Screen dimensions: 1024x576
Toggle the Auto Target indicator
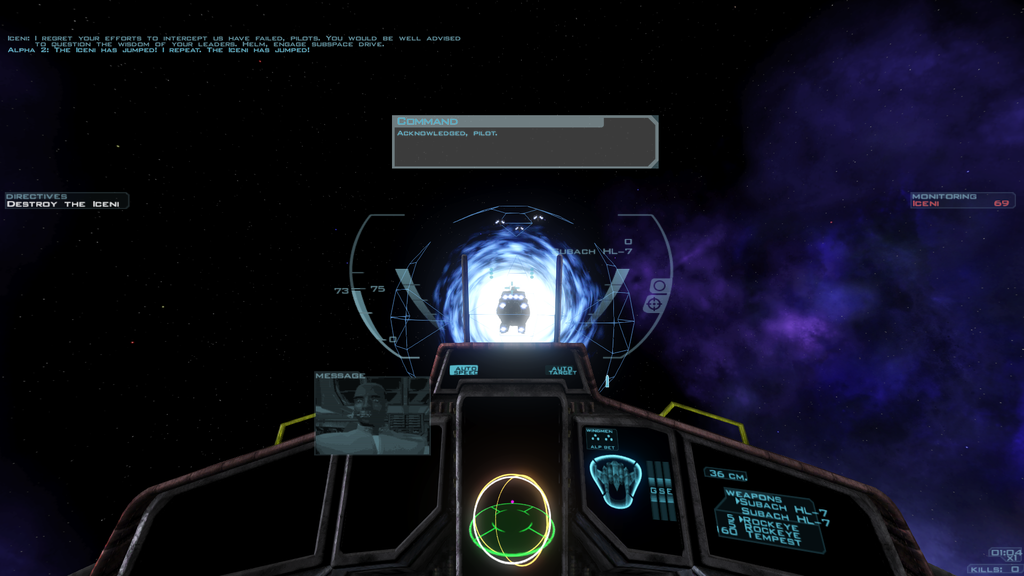point(562,371)
